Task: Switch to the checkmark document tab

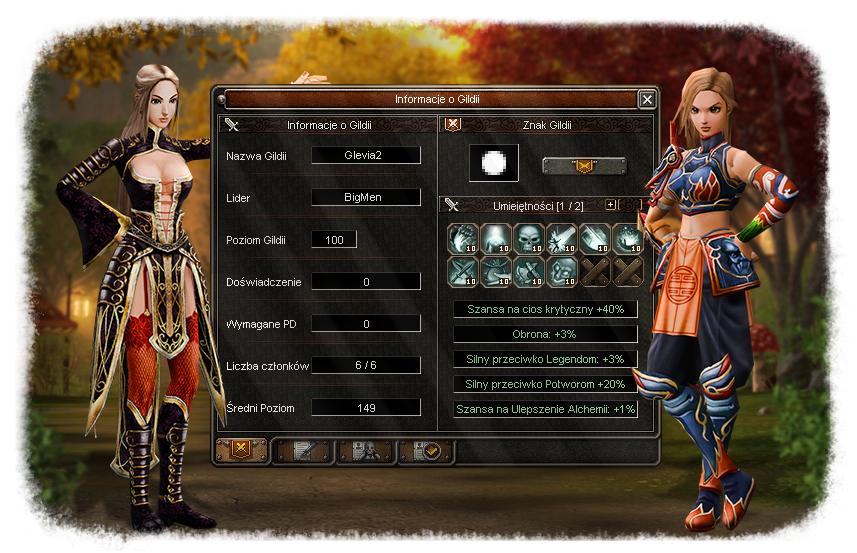Action: [426, 452]
